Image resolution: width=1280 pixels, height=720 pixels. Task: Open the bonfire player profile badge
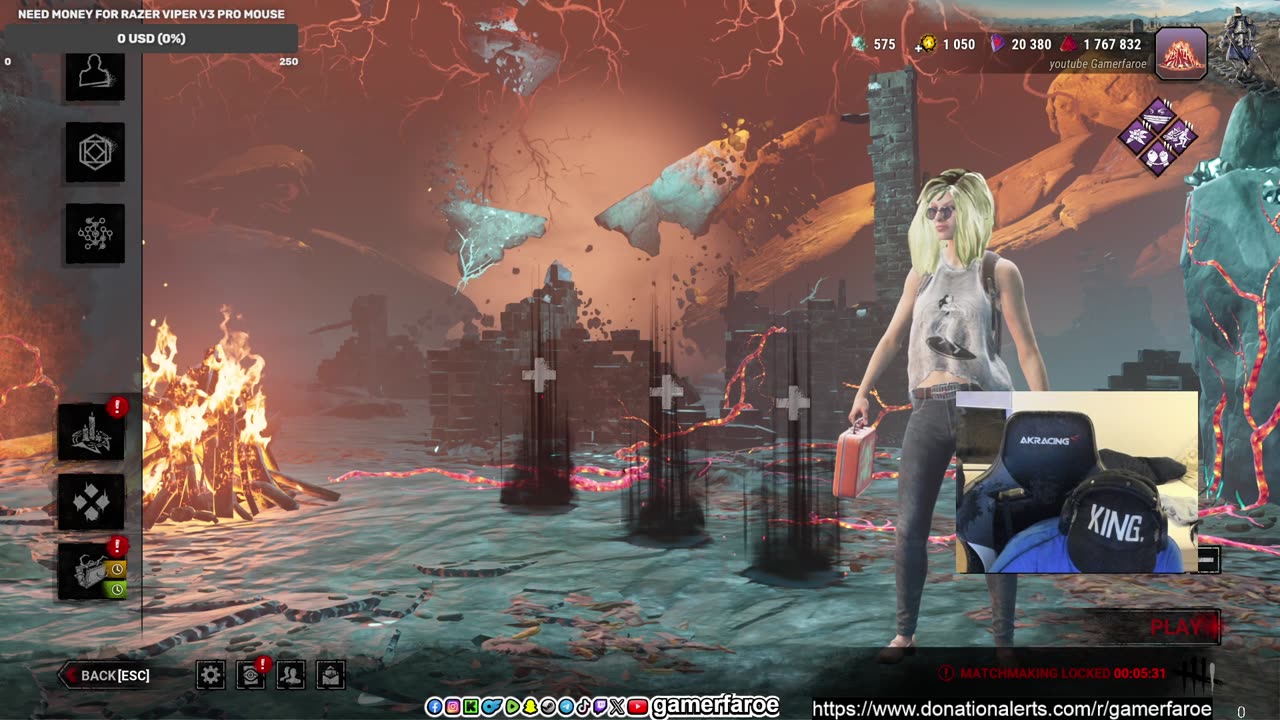coord(1181,54)
